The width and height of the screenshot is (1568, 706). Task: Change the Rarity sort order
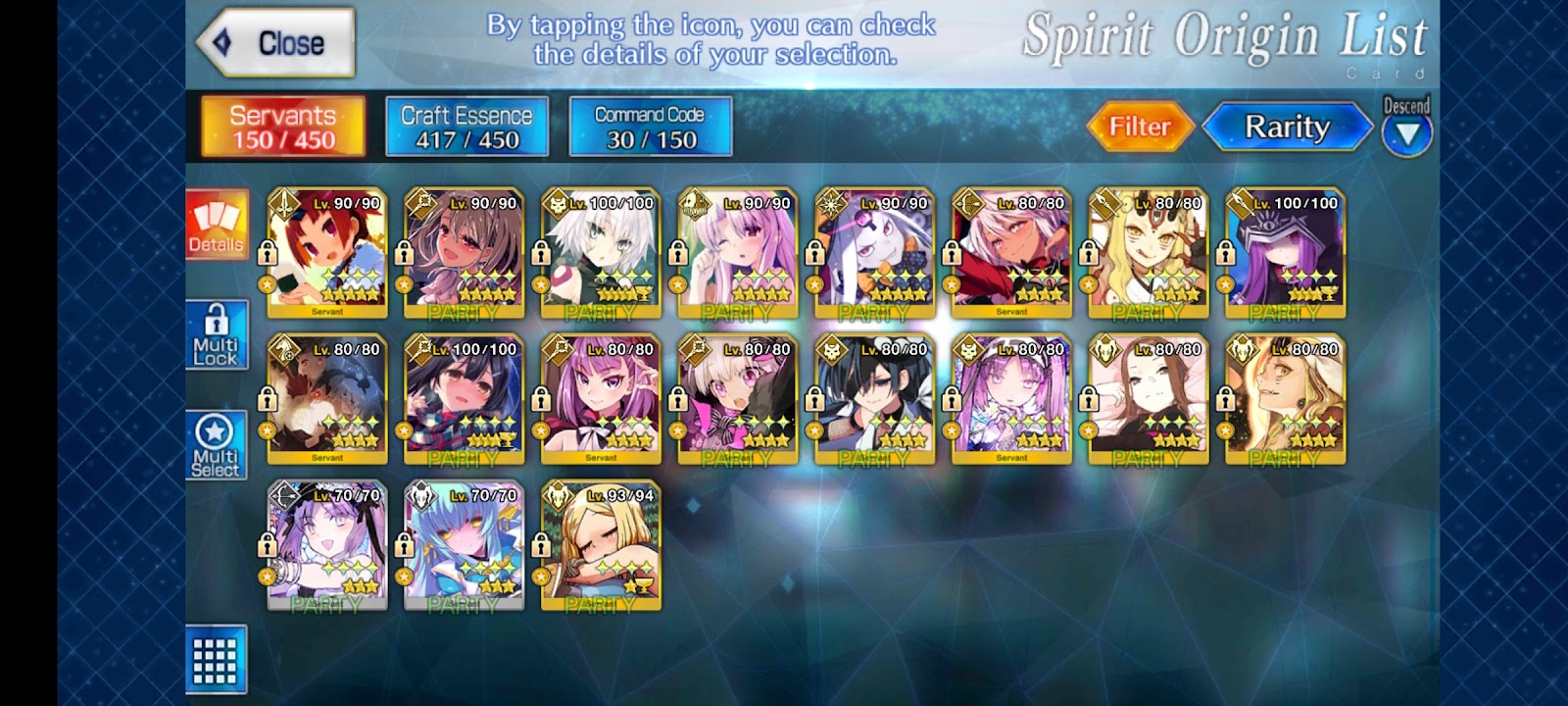coord(1287,127)
